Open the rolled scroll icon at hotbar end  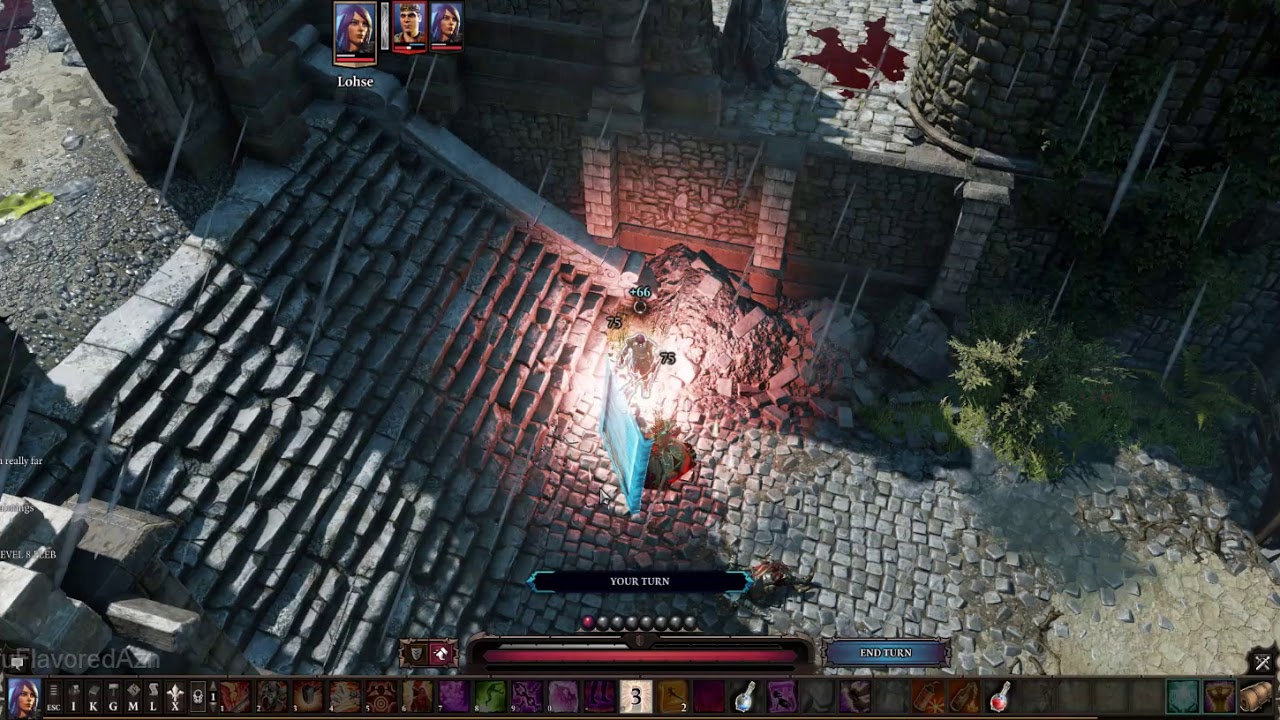pos(1256,696)
